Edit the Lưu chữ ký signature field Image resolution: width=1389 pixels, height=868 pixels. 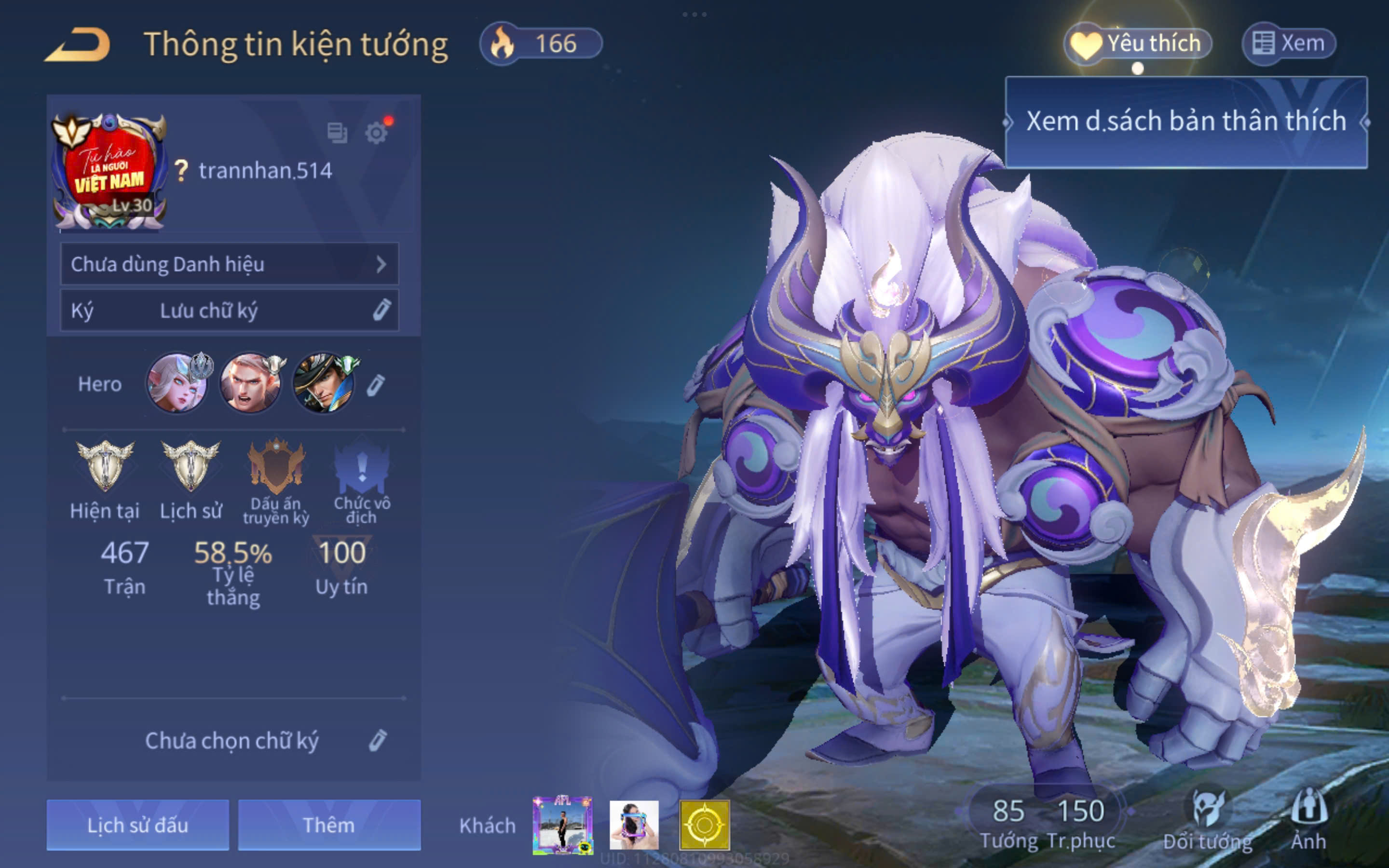pos(229,311)
